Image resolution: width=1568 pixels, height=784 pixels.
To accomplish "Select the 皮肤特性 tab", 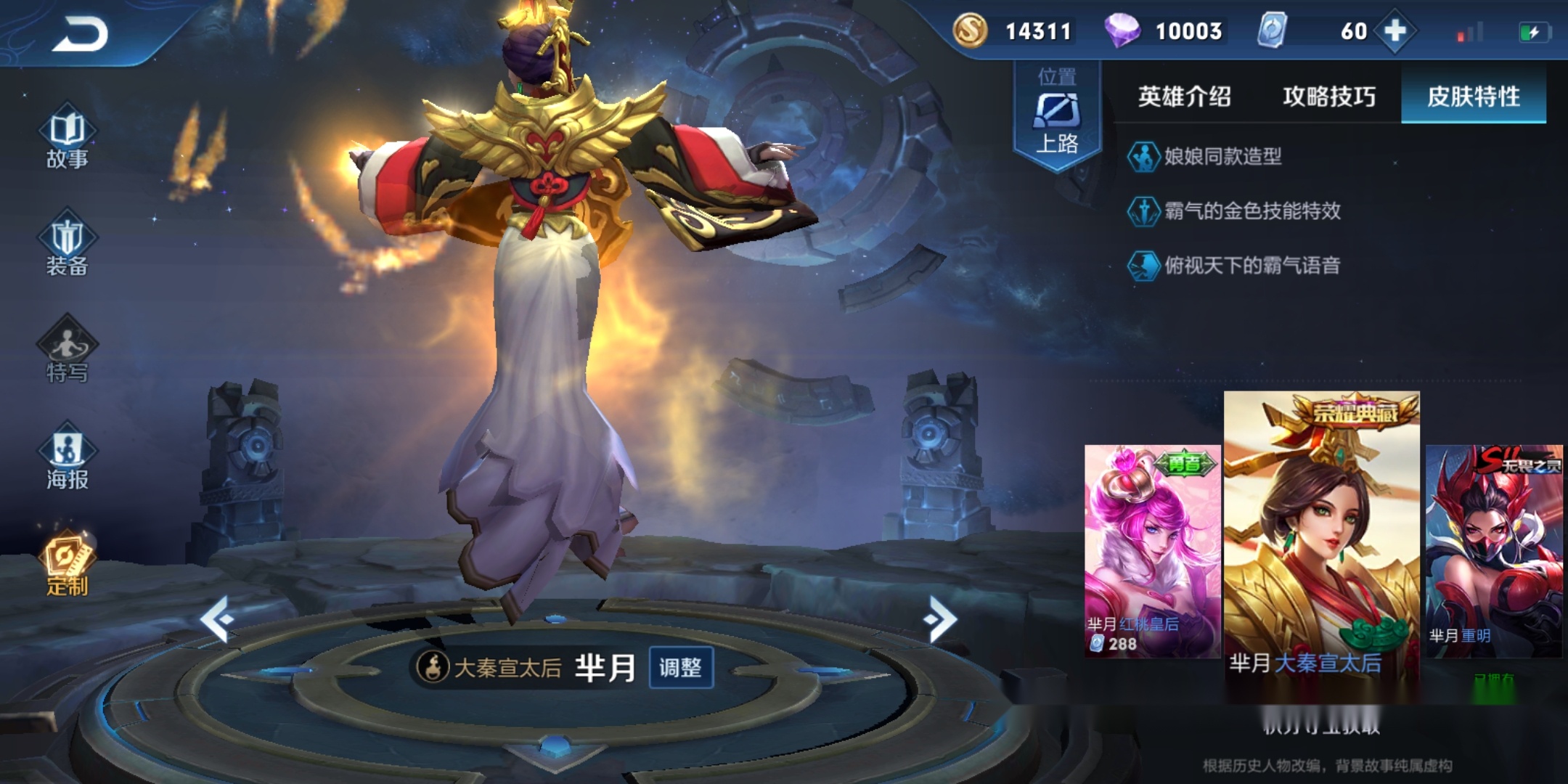I will coord(1473,97).
